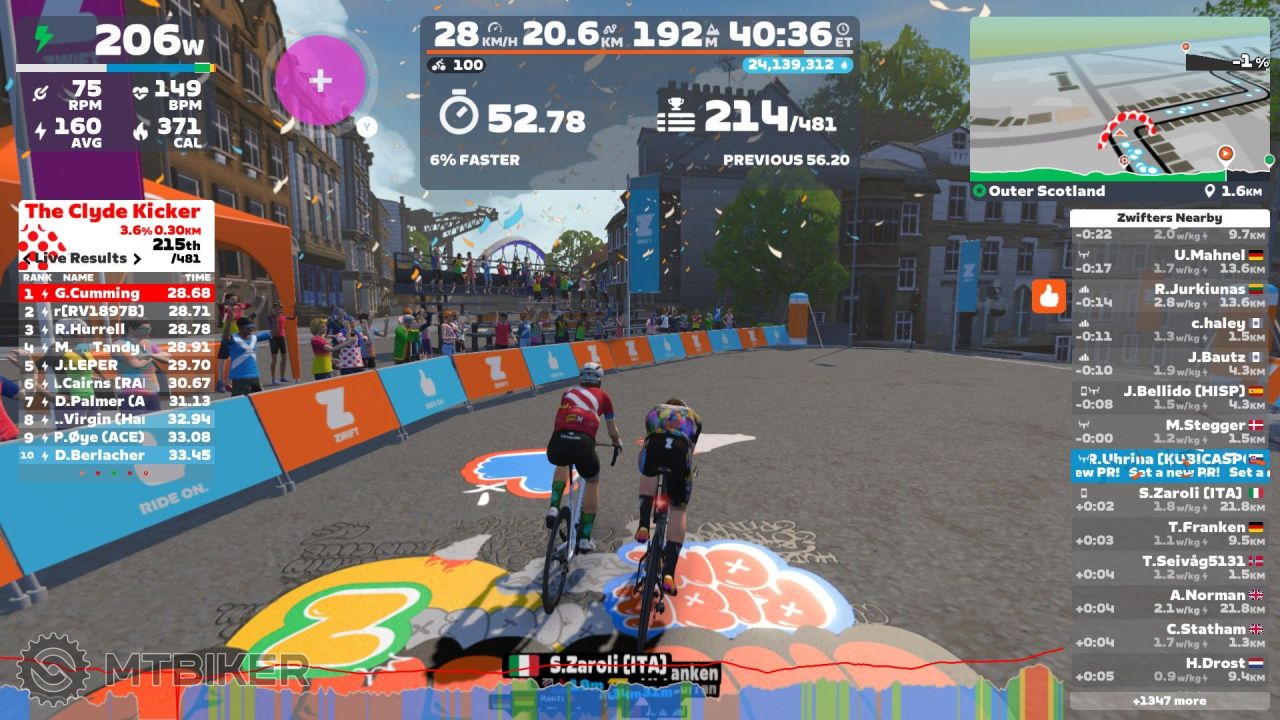Select M.Stegger in Zwifters Nearby
The width and height of the screenshot is (1280, 720).
point(1169,431)
